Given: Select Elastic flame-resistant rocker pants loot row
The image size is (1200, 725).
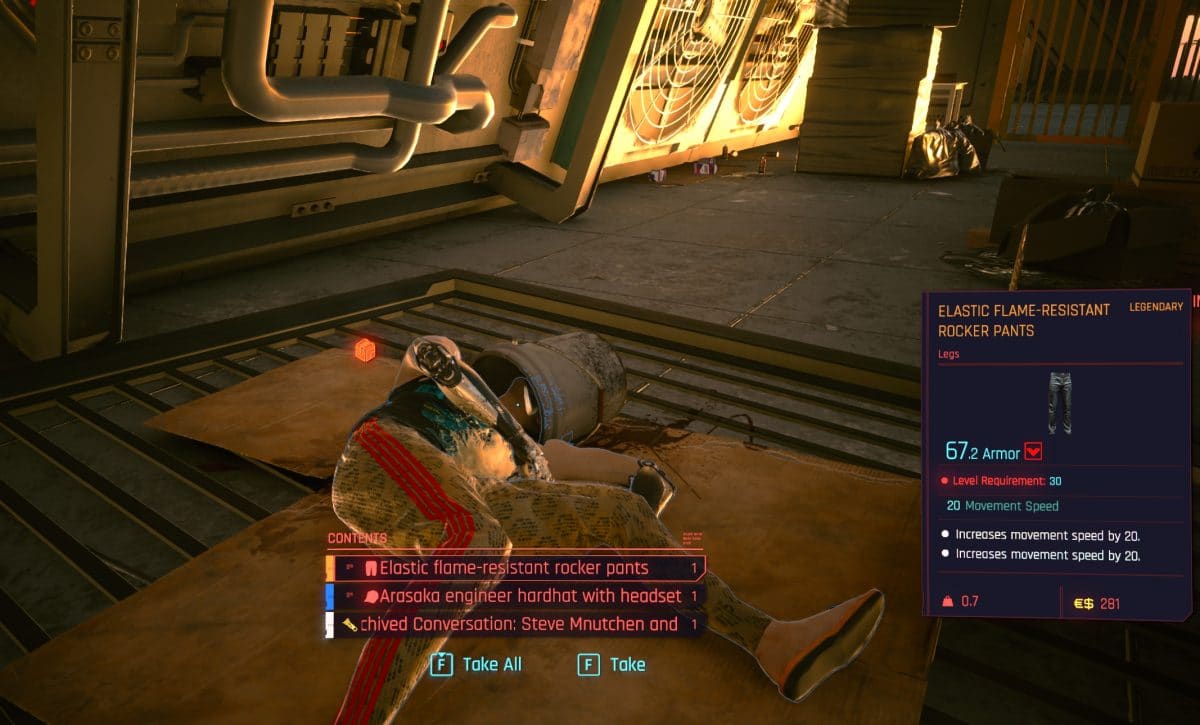Looking at the screenshot, I should click(x=515, y=568).
